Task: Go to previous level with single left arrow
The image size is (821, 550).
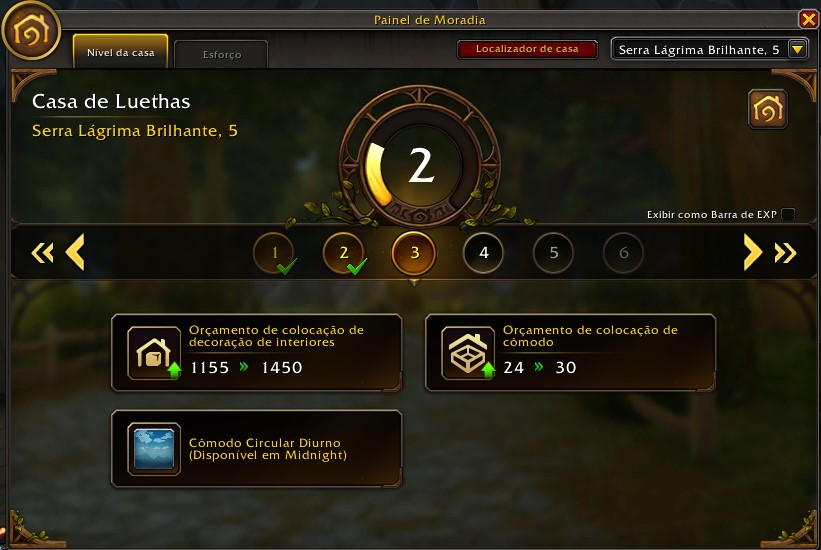Action: pyautogui.click(x=75, y=253)
